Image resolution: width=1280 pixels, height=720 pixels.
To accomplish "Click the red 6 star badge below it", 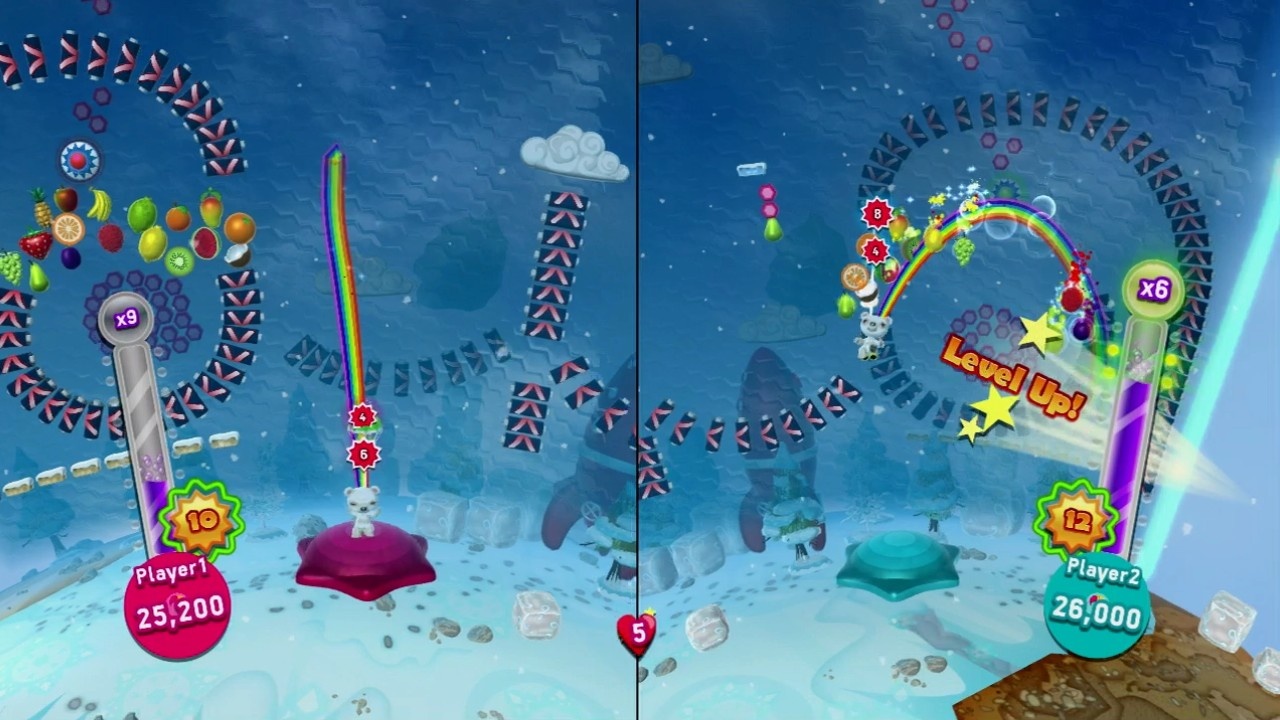I will point(365,452).
